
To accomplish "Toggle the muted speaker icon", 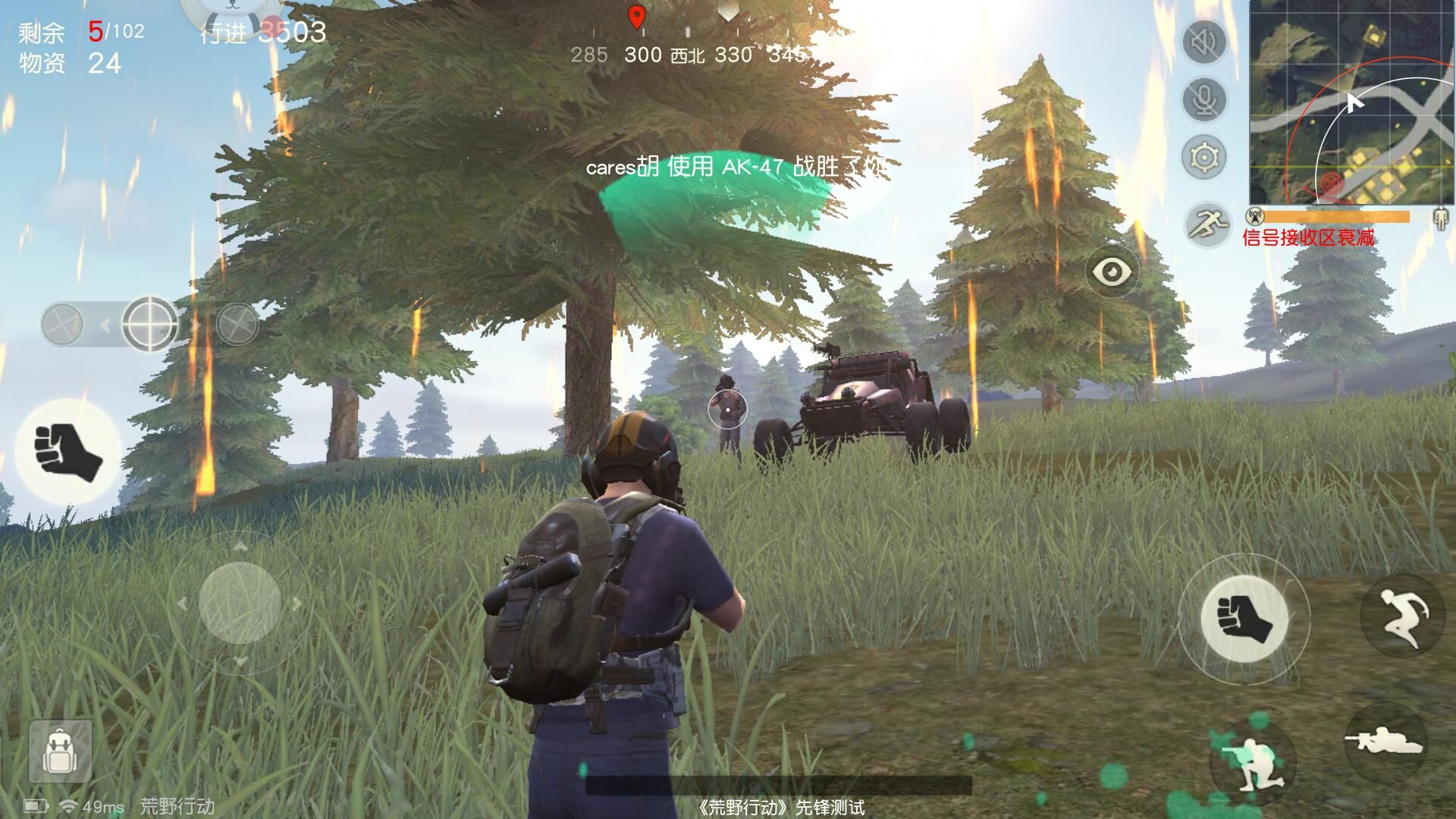I will click(x=1204, y=42).
